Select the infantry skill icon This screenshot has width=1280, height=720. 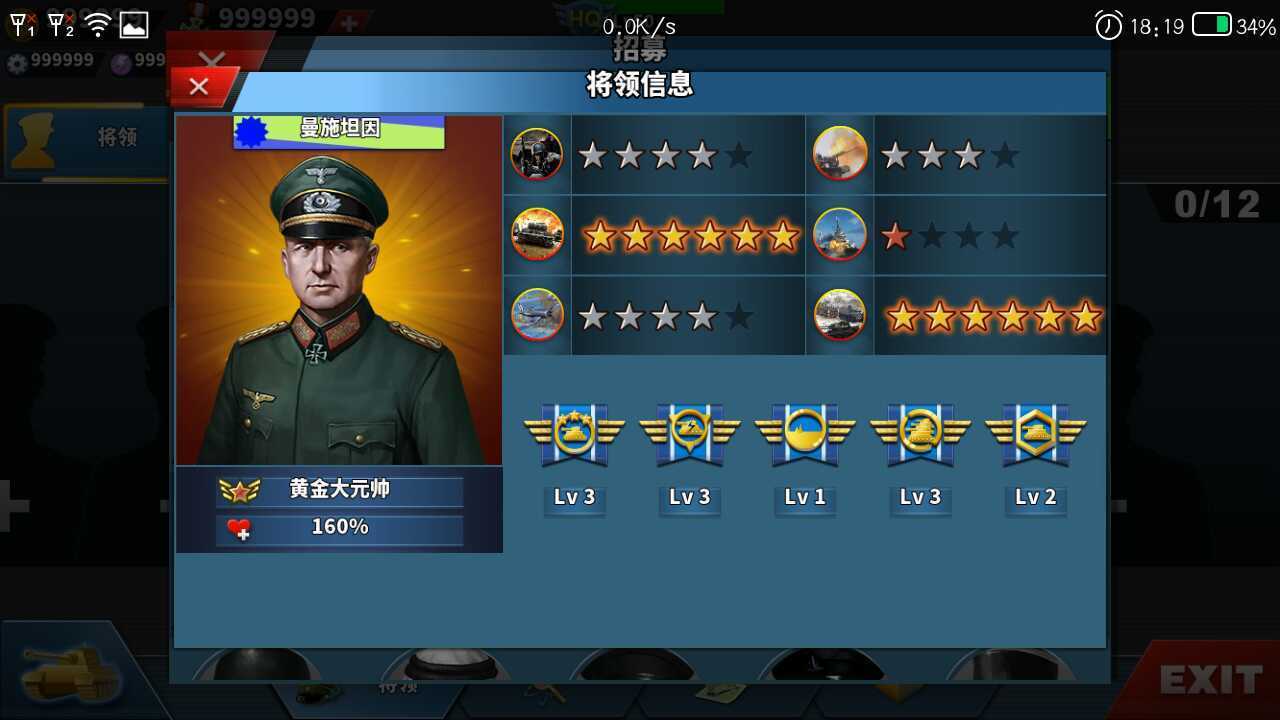click(536, 154)
